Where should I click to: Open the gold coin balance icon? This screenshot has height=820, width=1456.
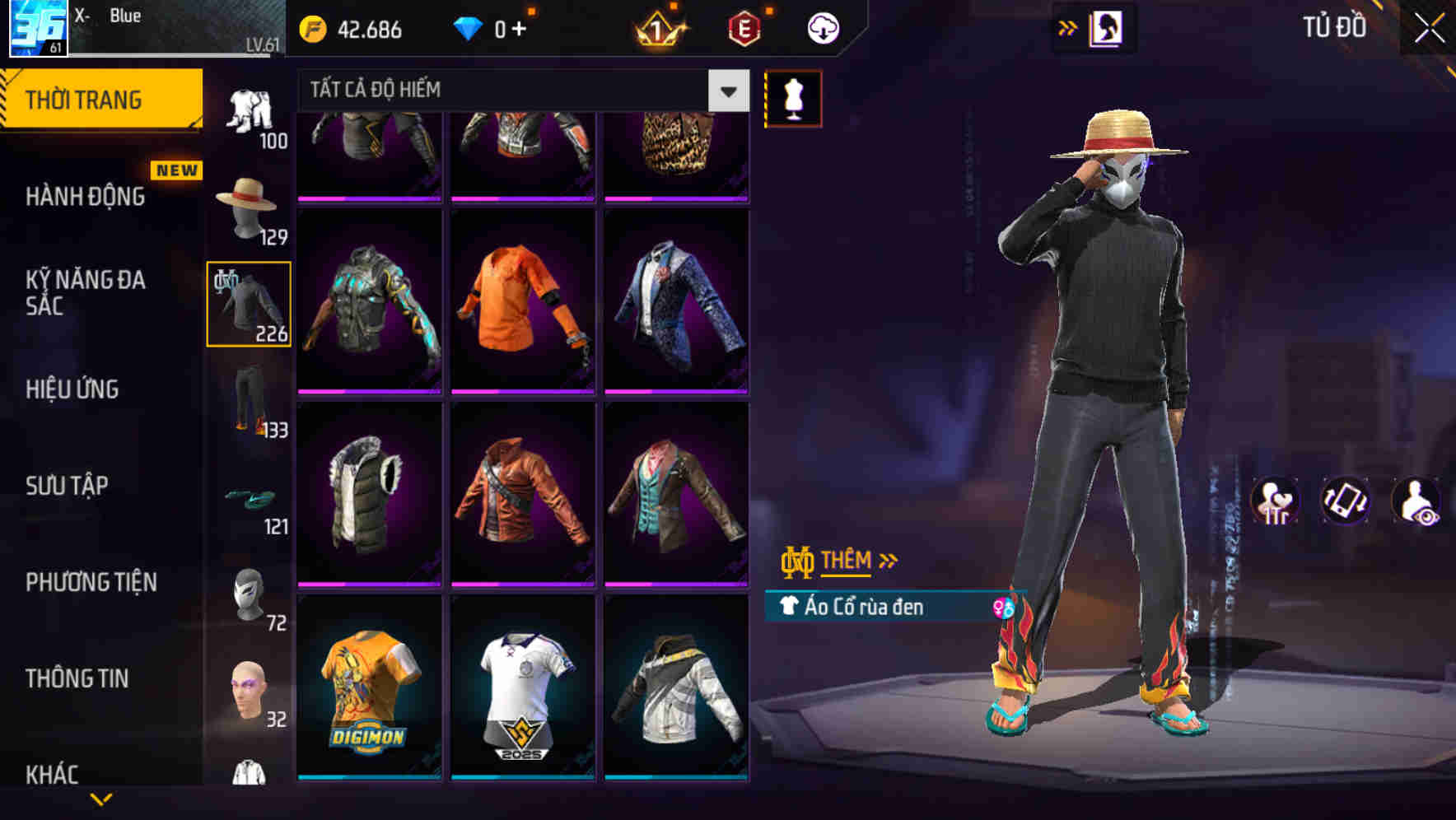[313, 27]
